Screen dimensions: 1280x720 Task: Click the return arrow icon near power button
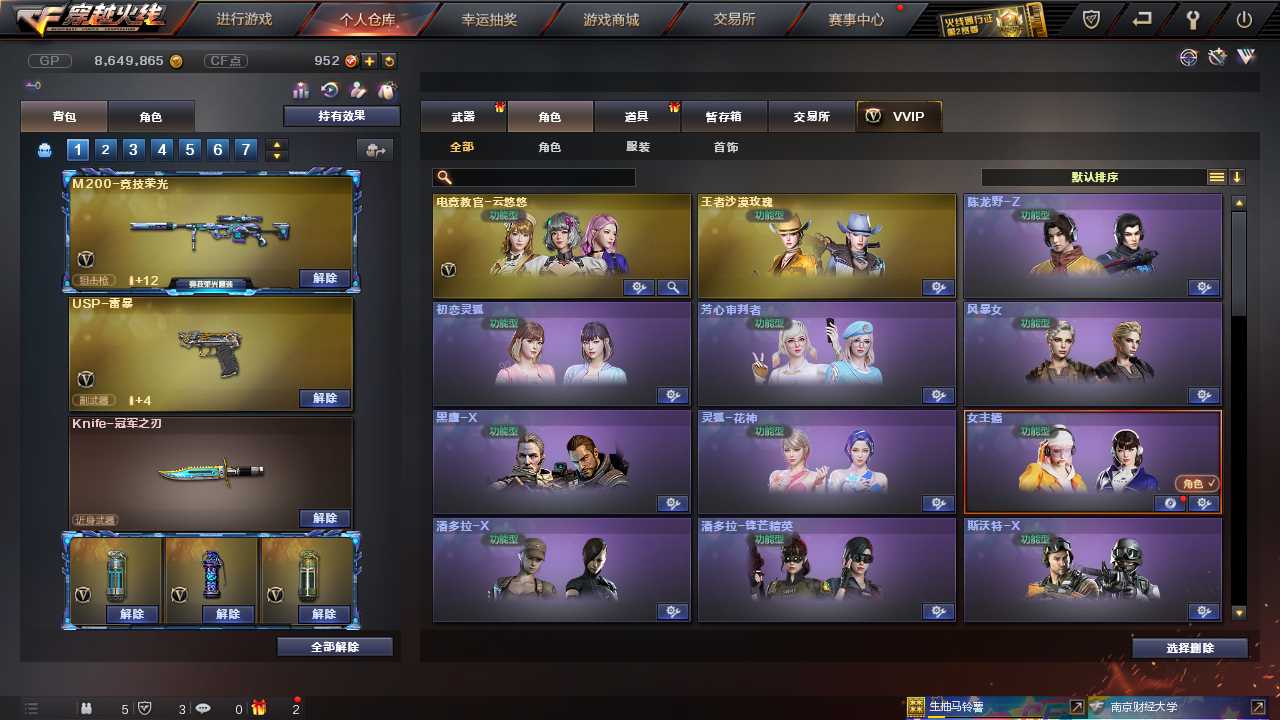point(1141,19)
